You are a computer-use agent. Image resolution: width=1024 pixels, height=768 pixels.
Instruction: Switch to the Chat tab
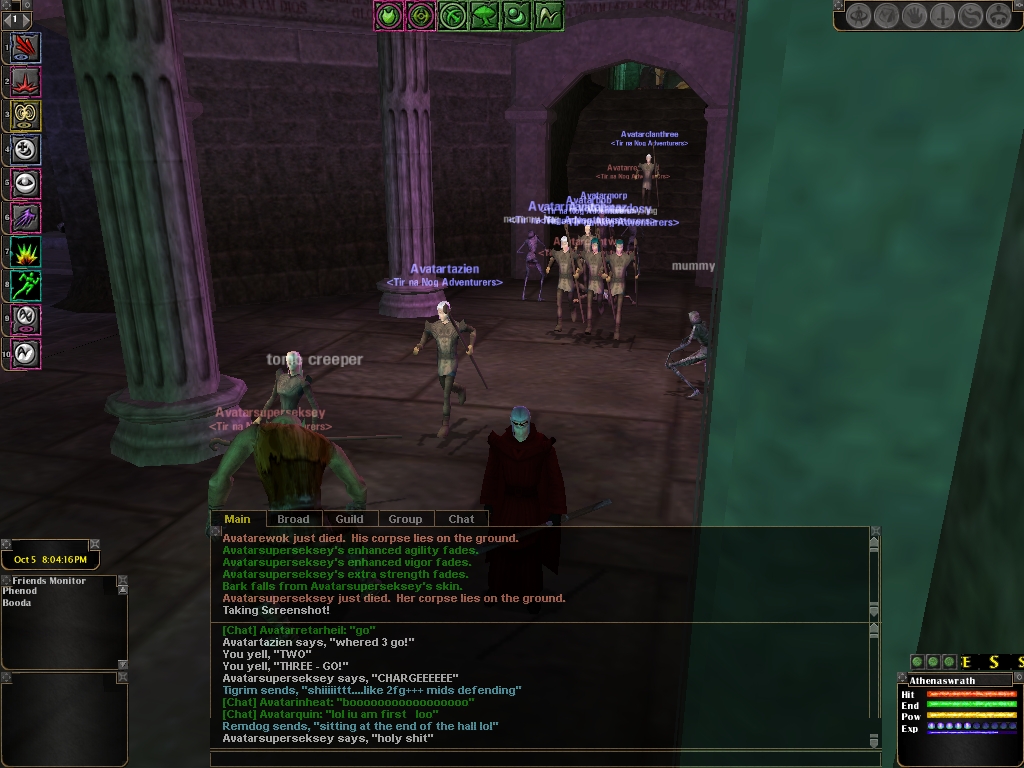461,519
